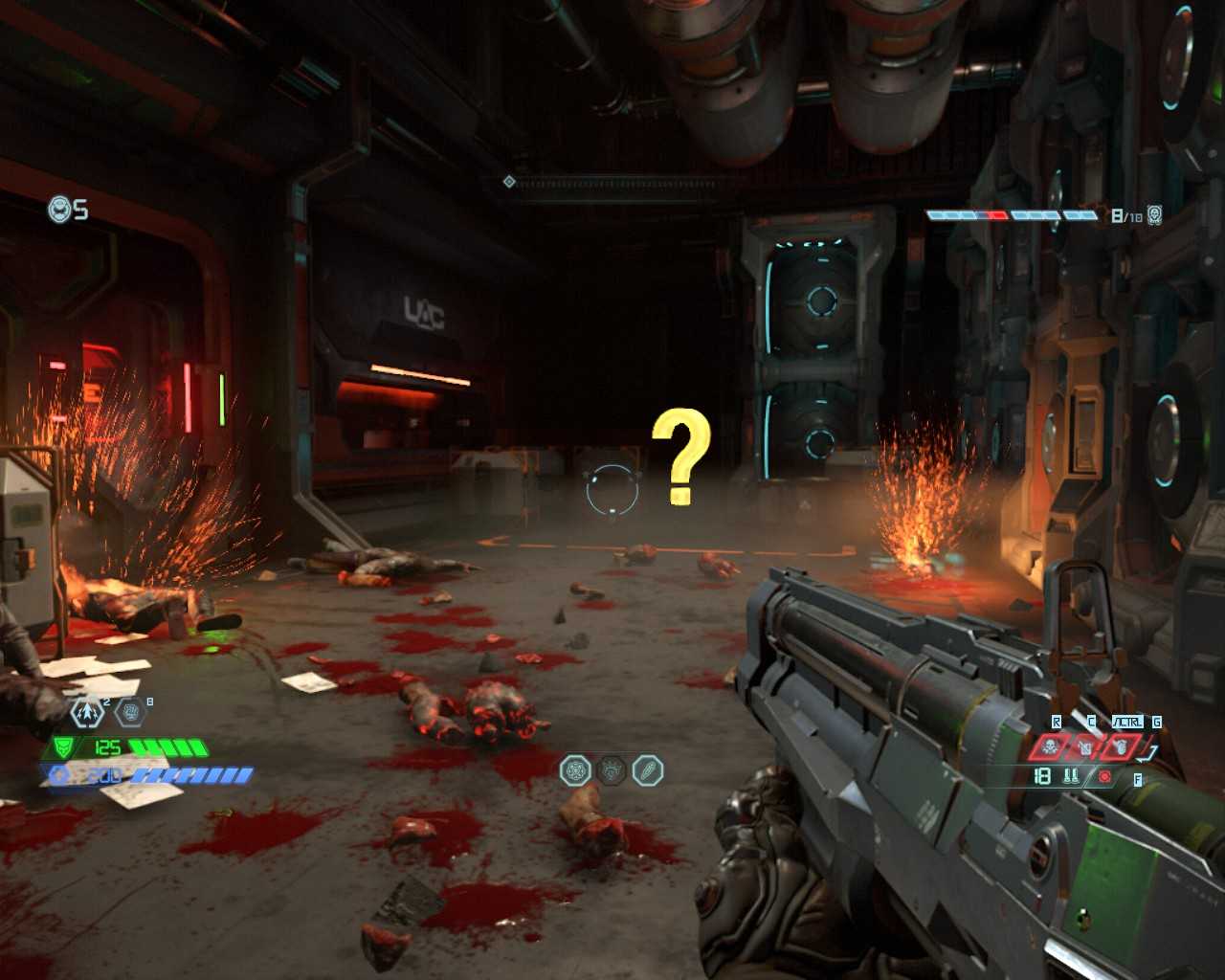Select the dash arrow hexagon icon
Viewport: 1225px width, 980px height.
click(87, 712)
